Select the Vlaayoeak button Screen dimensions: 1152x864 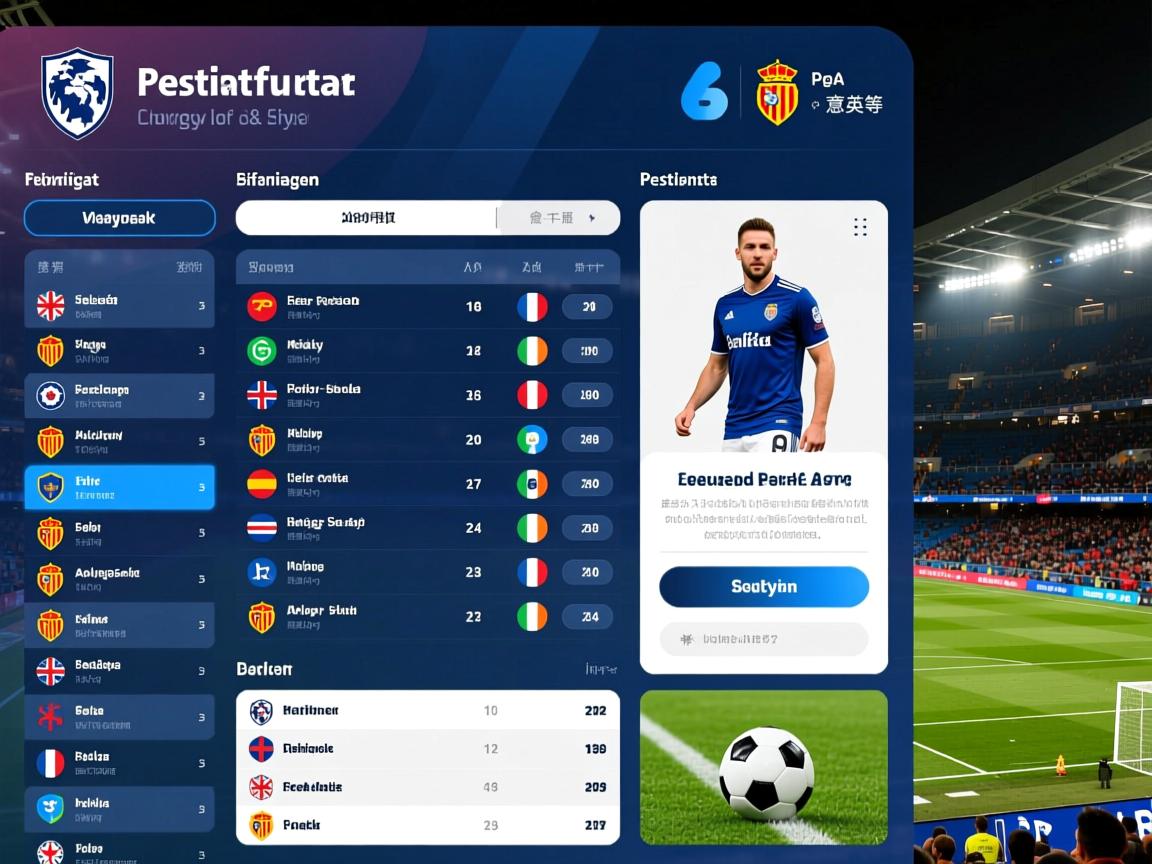(x=119, y=218)
